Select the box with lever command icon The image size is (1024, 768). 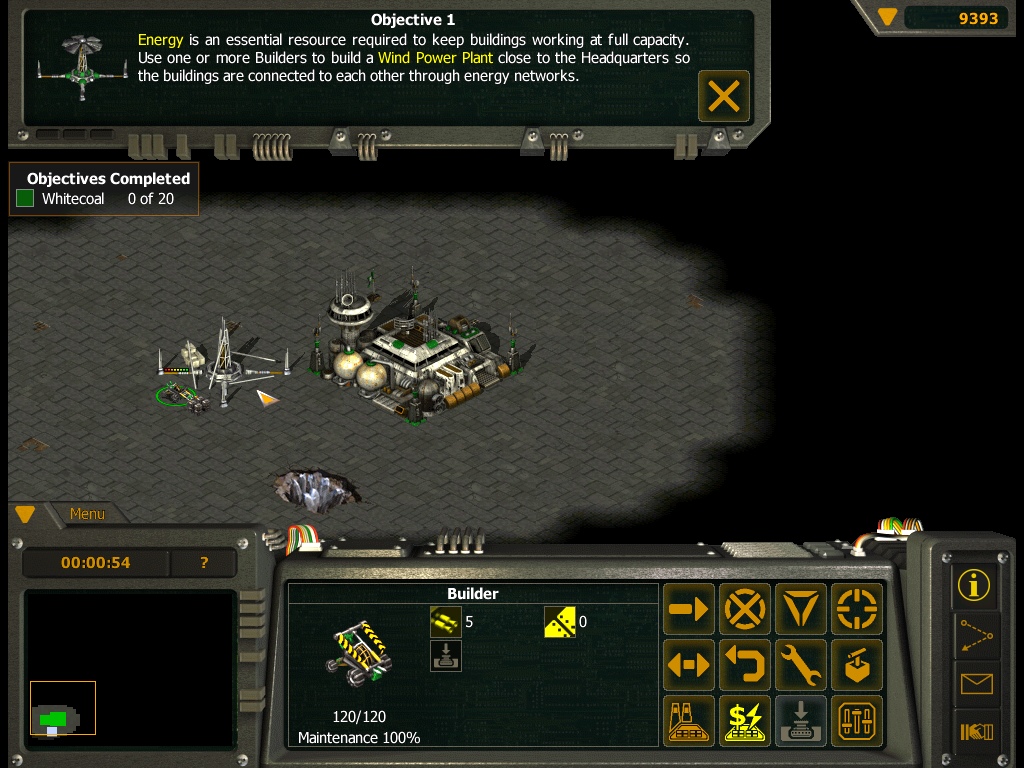tap(857, 665)
